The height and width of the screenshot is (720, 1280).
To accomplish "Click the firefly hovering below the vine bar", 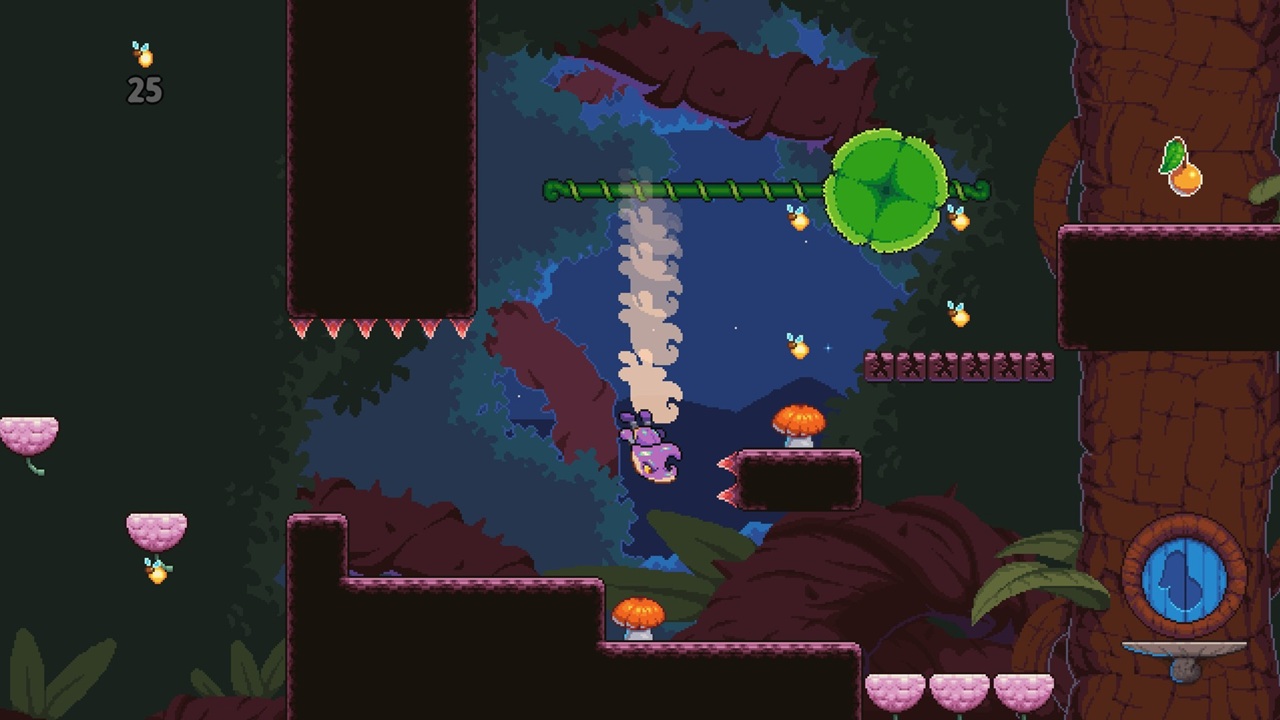I will (797, 218).
